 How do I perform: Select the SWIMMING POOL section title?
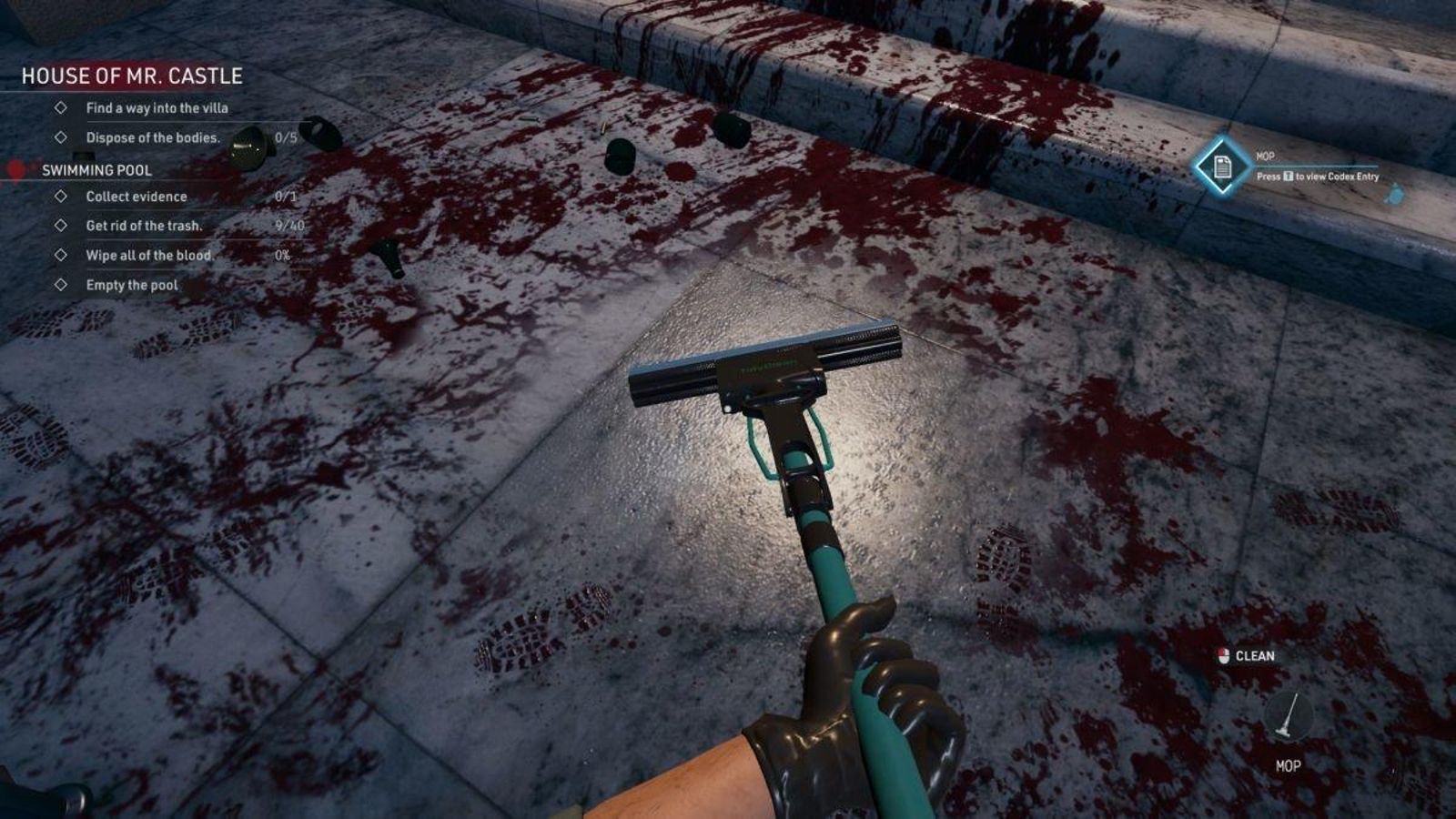click(98, 169)
